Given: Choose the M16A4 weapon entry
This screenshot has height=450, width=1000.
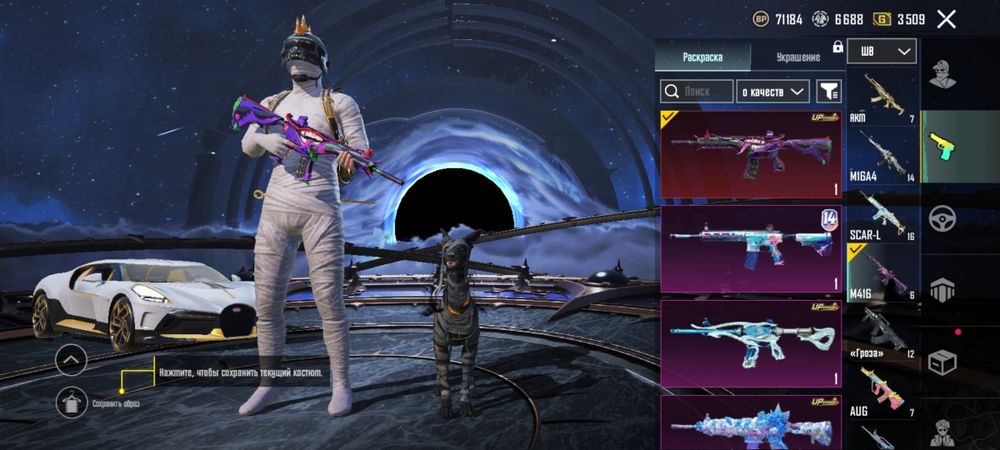Looking at the screenshot, I should [x=883, y=154].
